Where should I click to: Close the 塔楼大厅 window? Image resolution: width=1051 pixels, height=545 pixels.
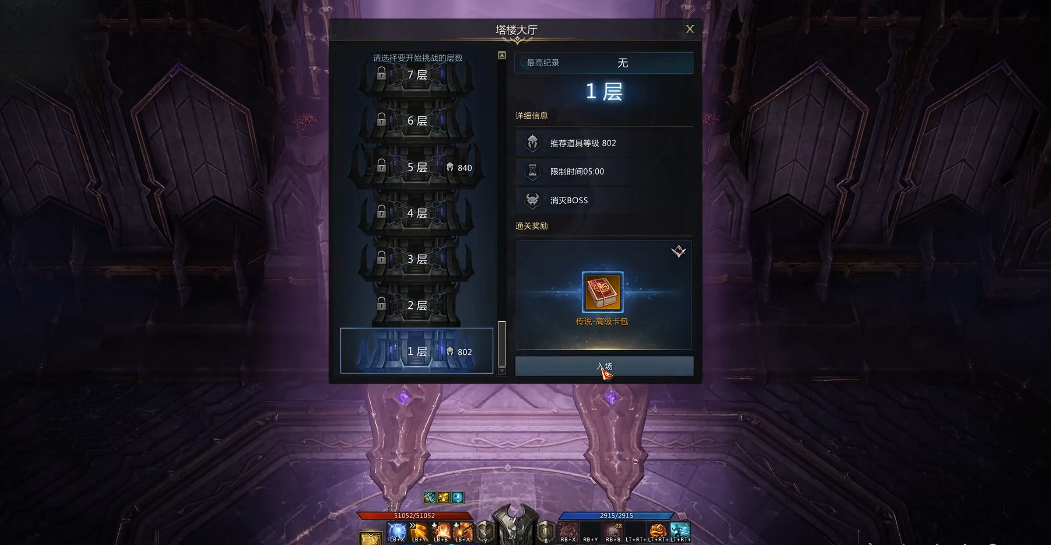(x=690, y=30)
